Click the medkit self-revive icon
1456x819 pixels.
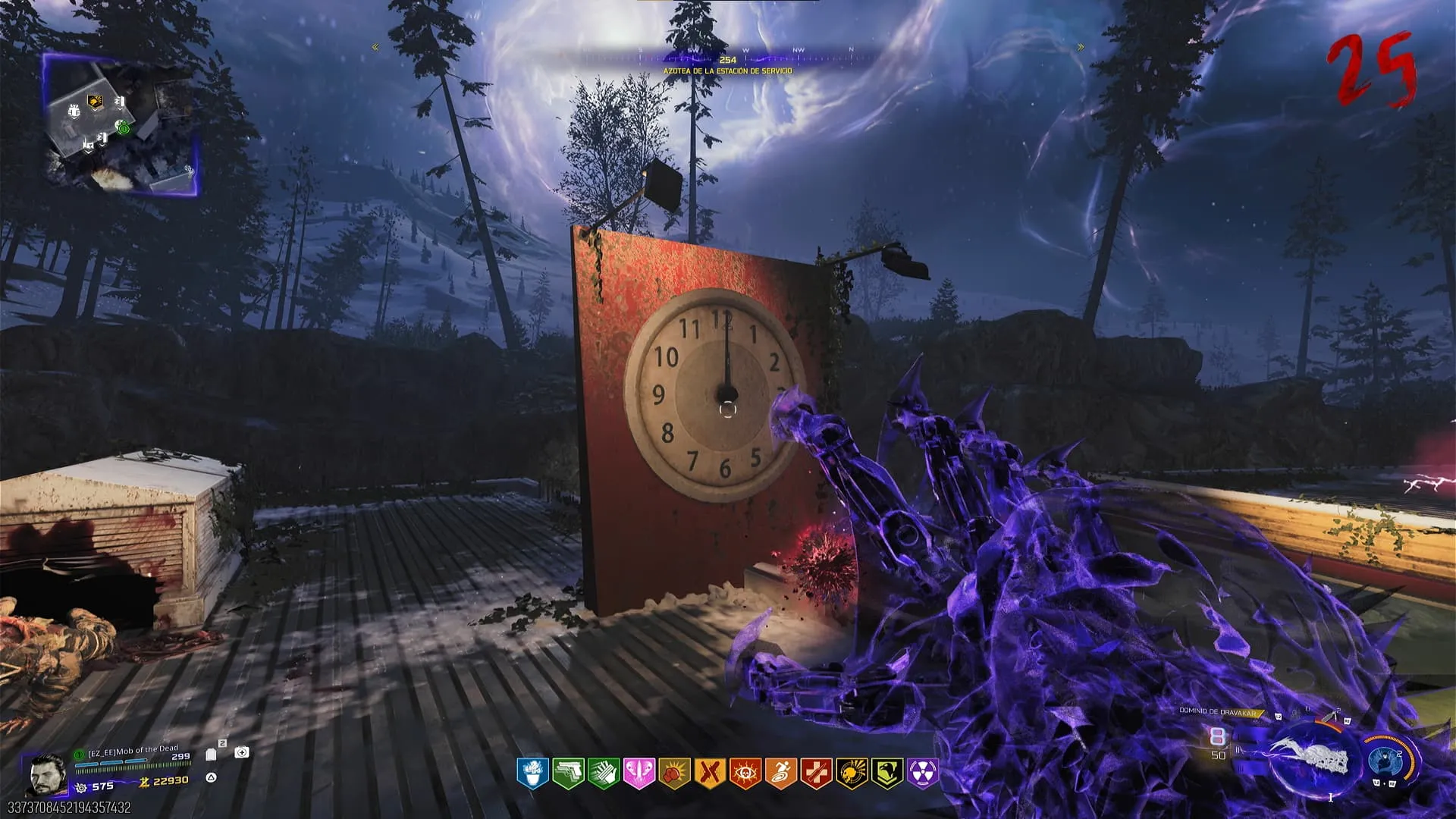click(x=242, y=752)
